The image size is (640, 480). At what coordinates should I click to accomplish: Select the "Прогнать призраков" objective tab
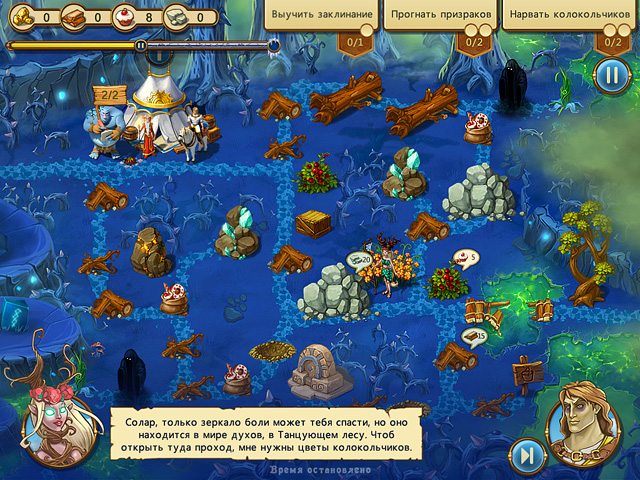pos(440,17)
